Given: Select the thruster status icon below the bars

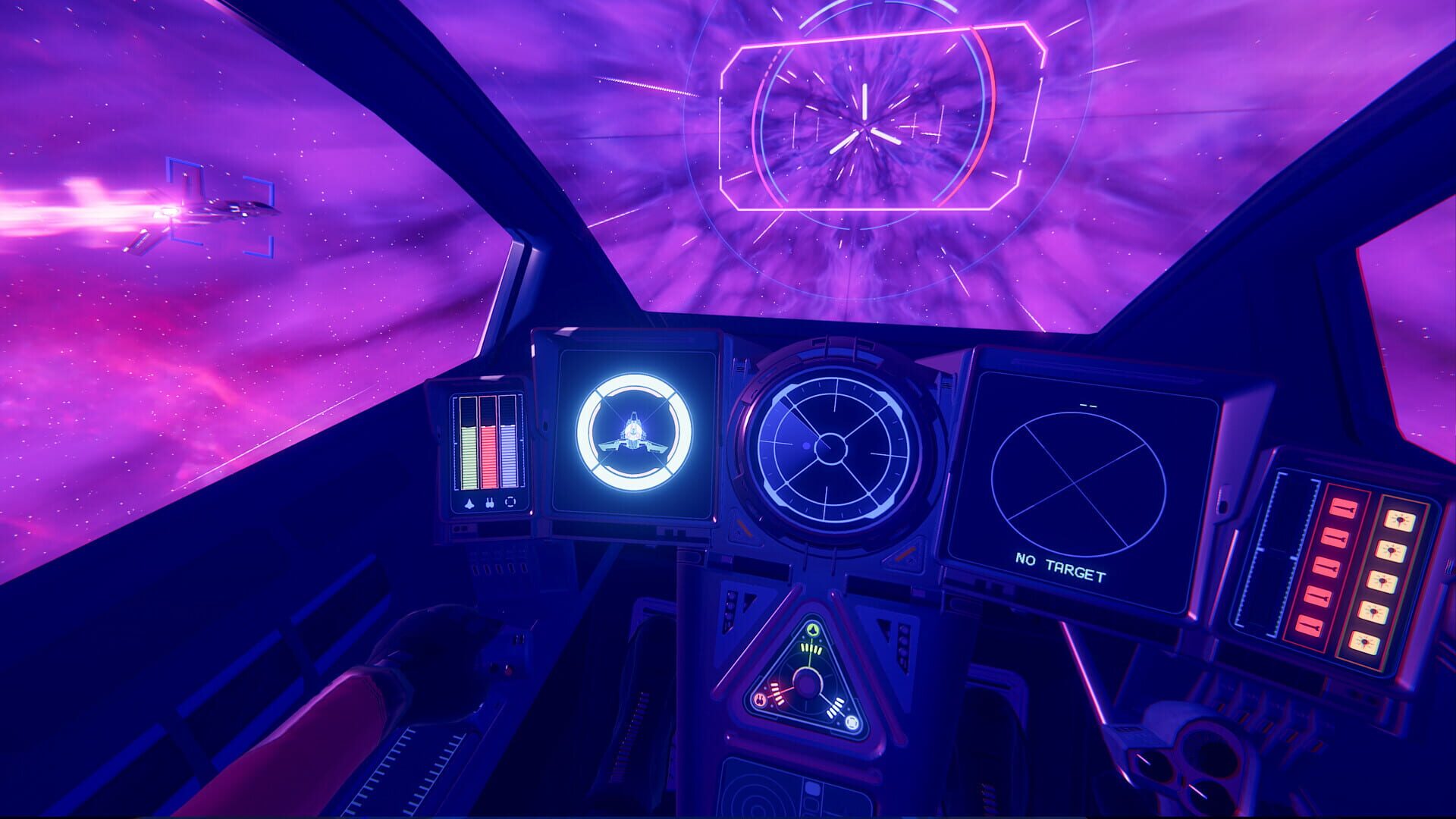Looking at the screenshot, I should (490, 503).
